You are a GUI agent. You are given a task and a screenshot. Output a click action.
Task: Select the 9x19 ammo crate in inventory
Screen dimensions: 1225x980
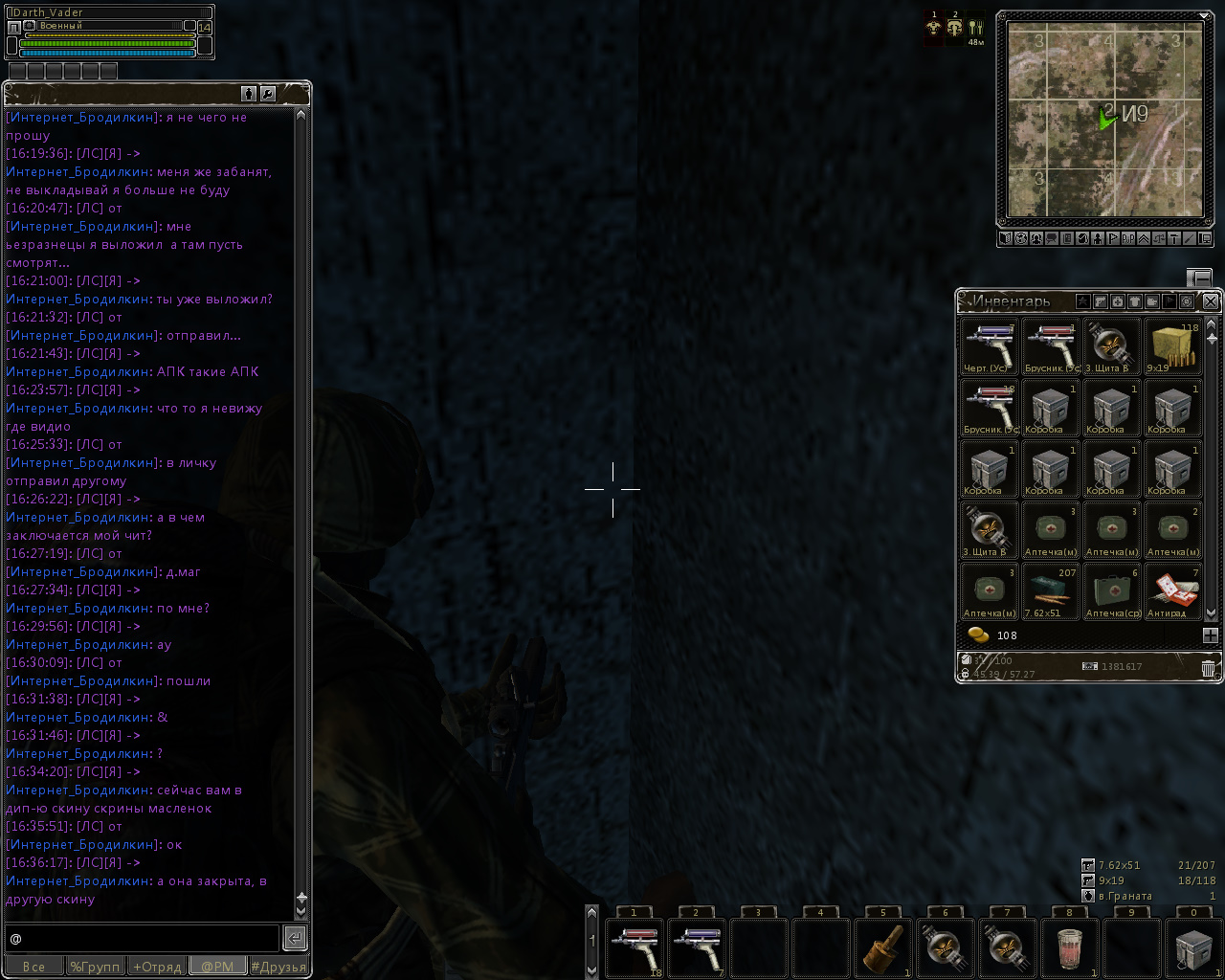pos(1173,346)
